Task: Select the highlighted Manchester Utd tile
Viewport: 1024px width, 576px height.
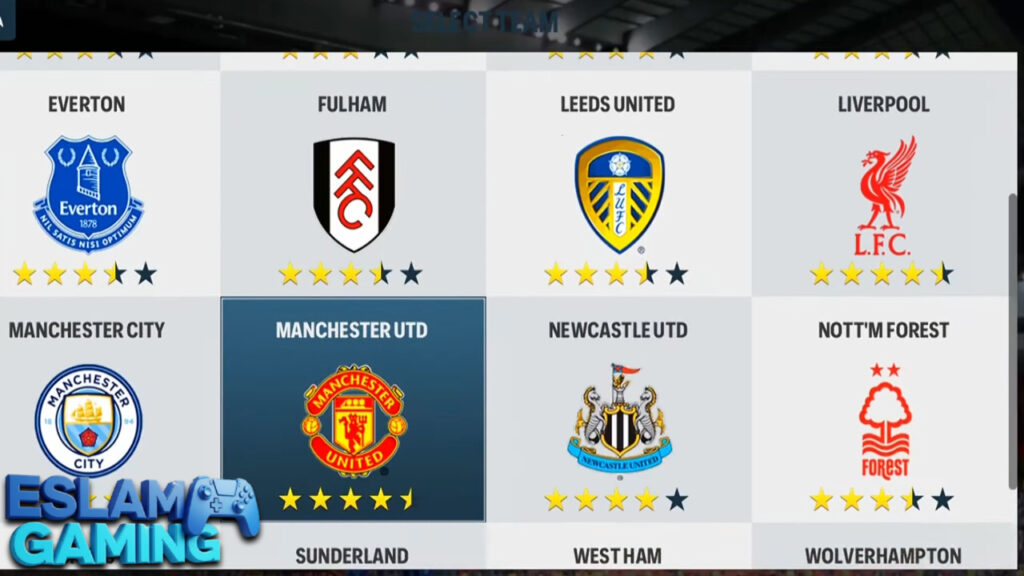Action: [x=352, y=410]
